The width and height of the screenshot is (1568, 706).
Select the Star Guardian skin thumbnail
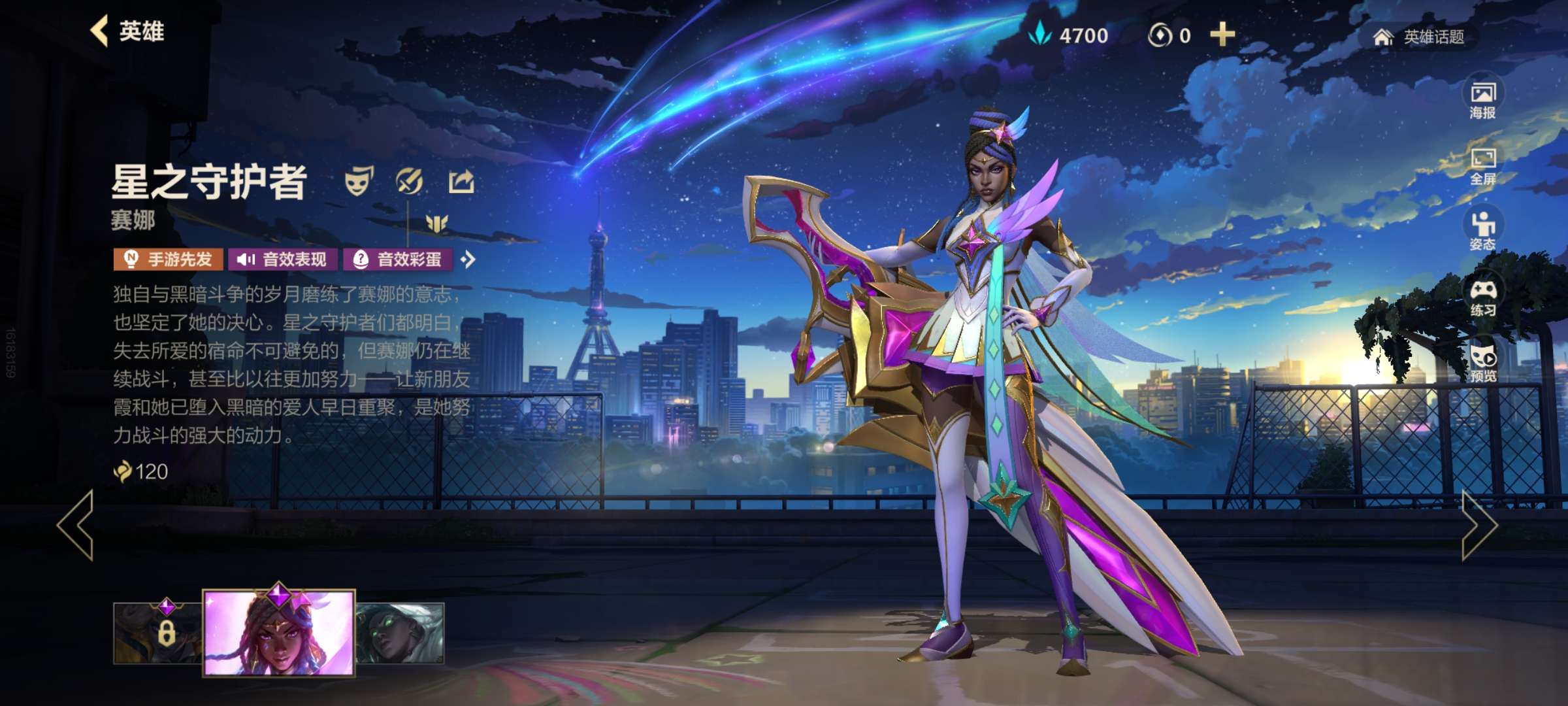pyautogui.click(x=279, y=632)
